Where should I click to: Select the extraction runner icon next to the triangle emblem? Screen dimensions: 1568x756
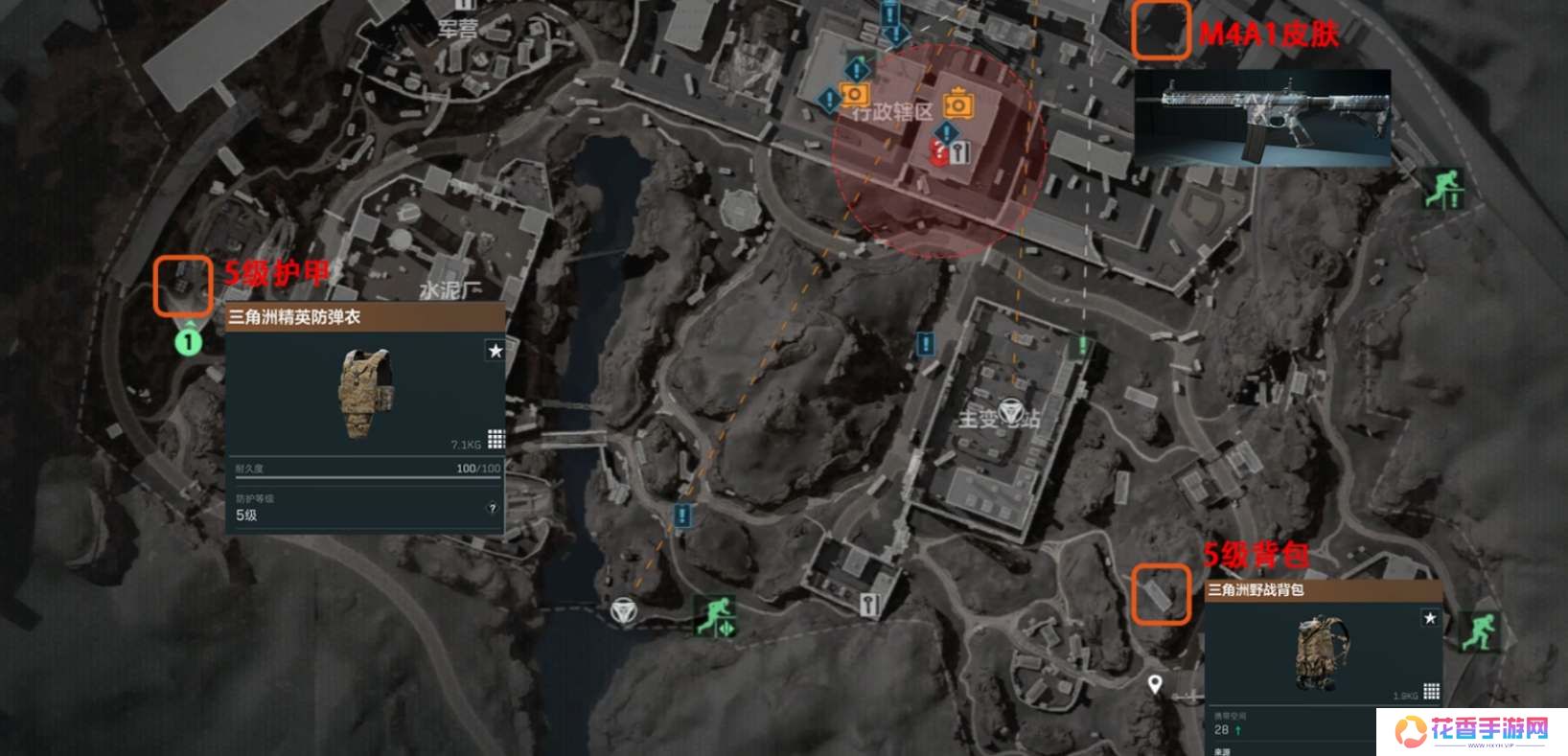click(714, 614)
